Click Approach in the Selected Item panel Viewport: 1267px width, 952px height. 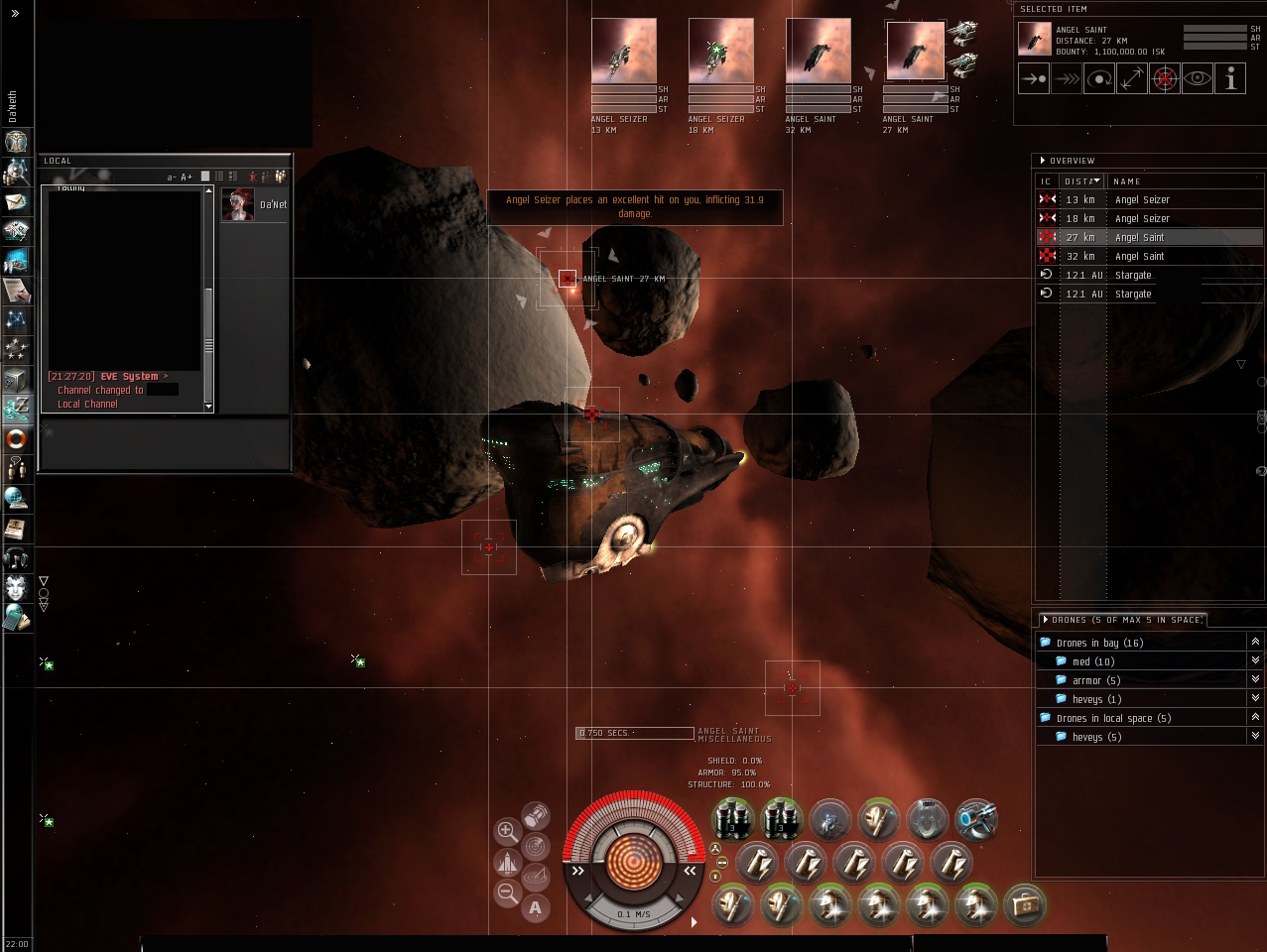coord(1034,79)
